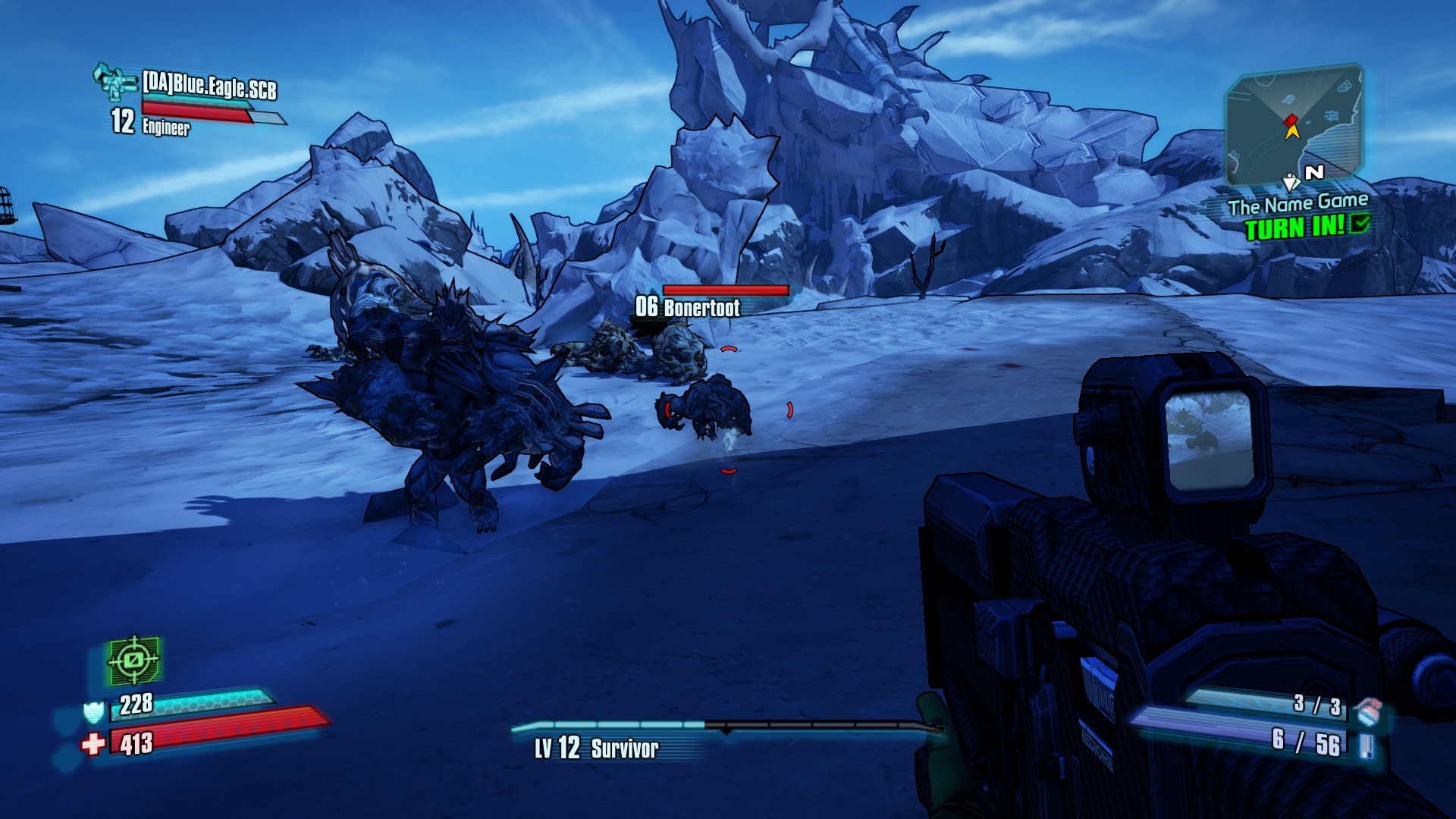The height and width of the screenshot is (819, 1456).
Task: Click the shield icon beside 228
Action: (93, 712)
